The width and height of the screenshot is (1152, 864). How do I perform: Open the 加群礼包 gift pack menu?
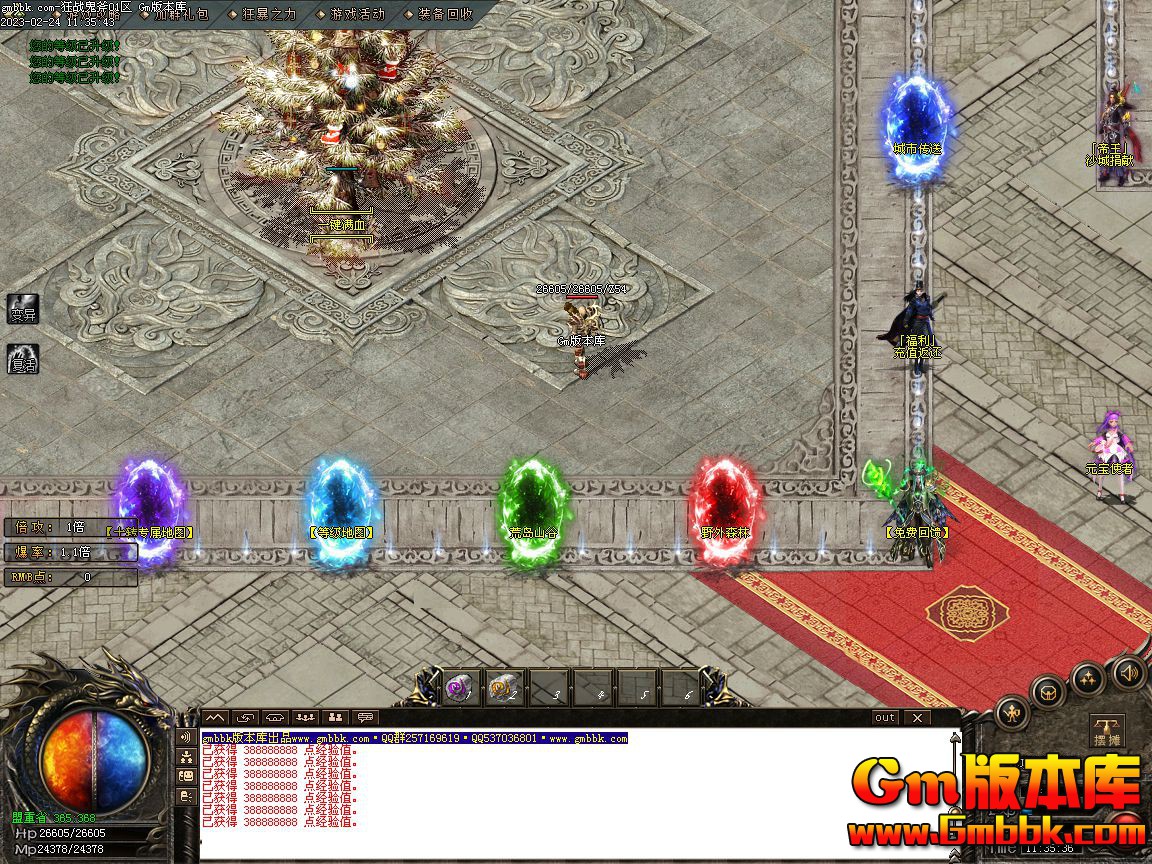(x=180, y=14)
